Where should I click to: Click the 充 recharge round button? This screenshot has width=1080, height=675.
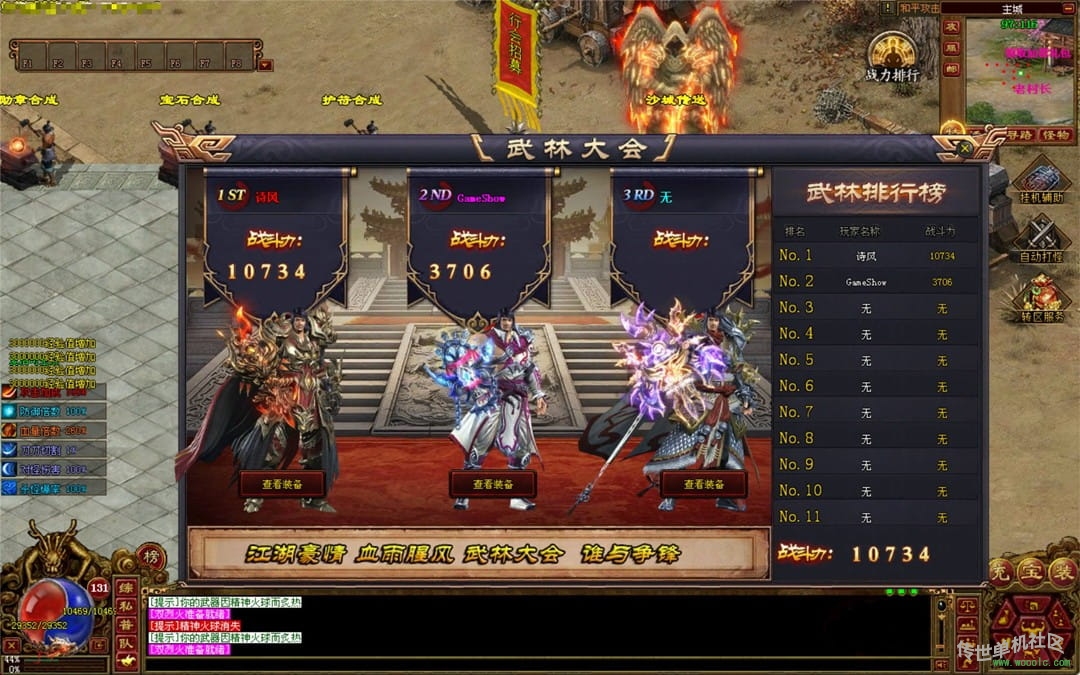pyautogui.click(x=999, y=572)
